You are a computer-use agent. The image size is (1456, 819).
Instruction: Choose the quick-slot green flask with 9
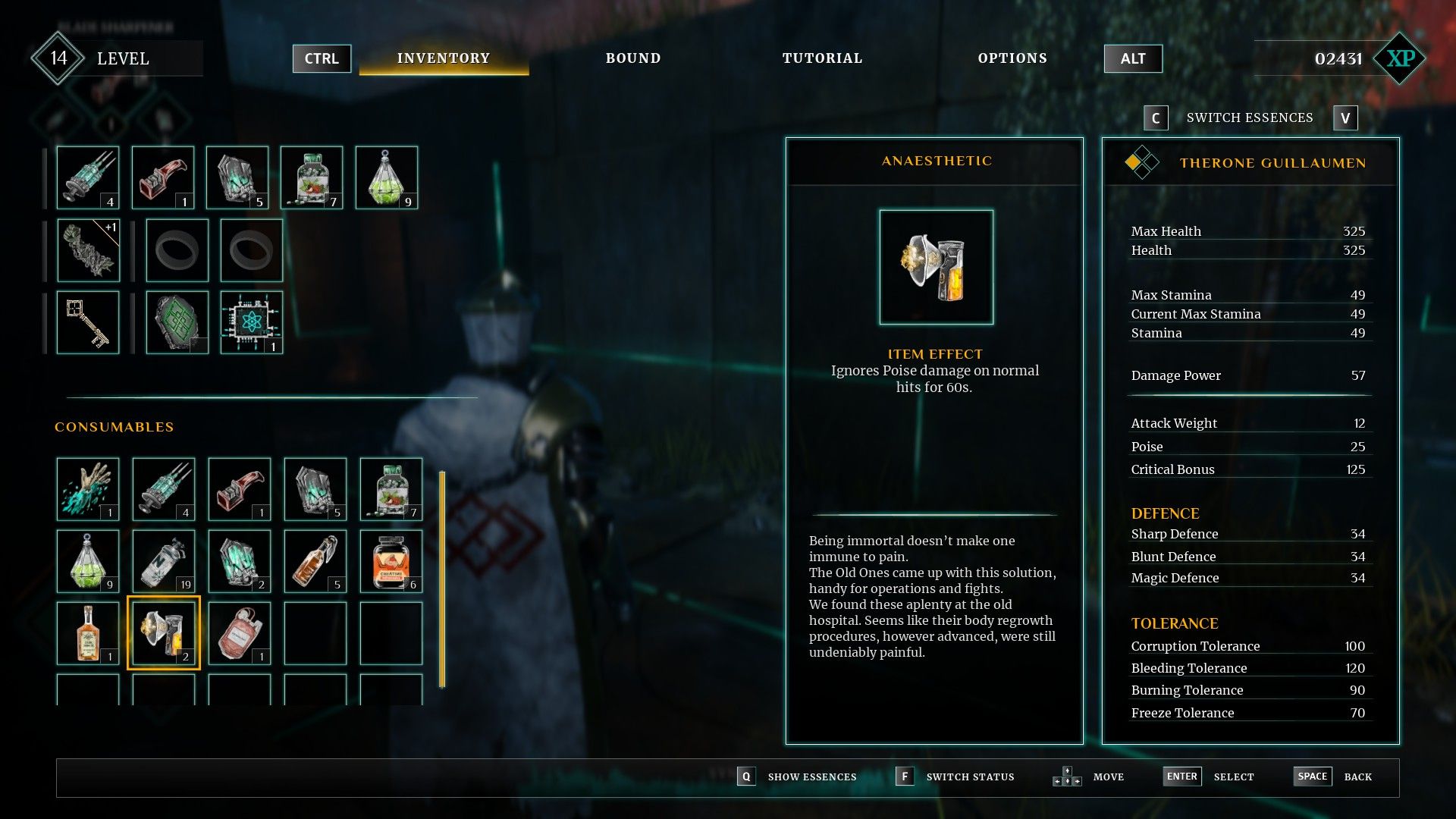387,177
